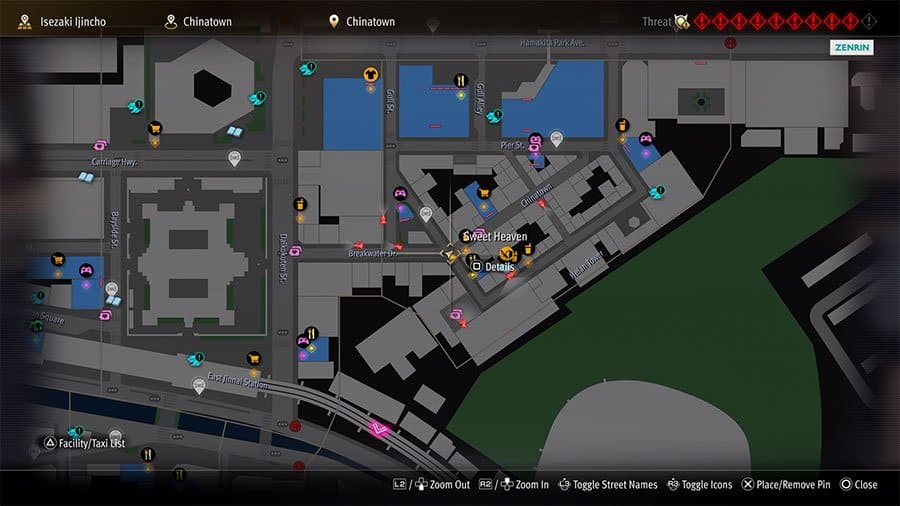900x506 pixels.
Task: Toggle street names on the map
Action: click(608, 484)
